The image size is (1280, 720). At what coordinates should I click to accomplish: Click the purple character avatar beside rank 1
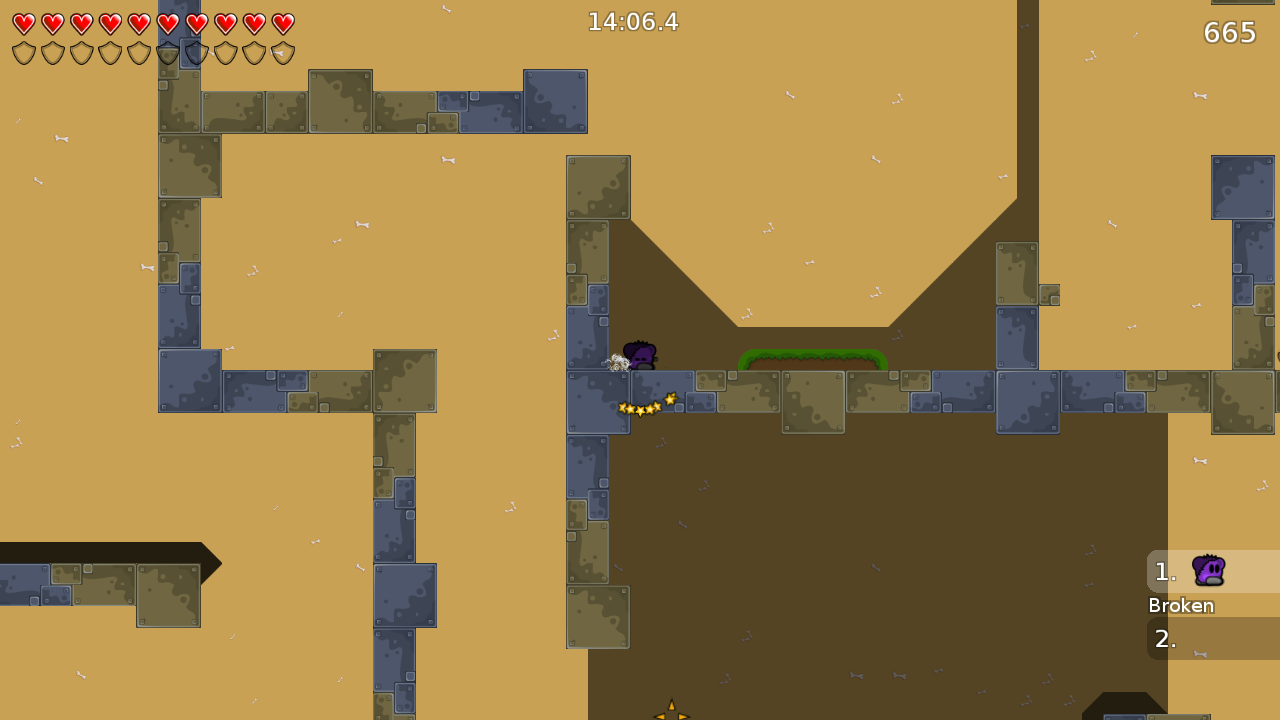point(1209,571)
